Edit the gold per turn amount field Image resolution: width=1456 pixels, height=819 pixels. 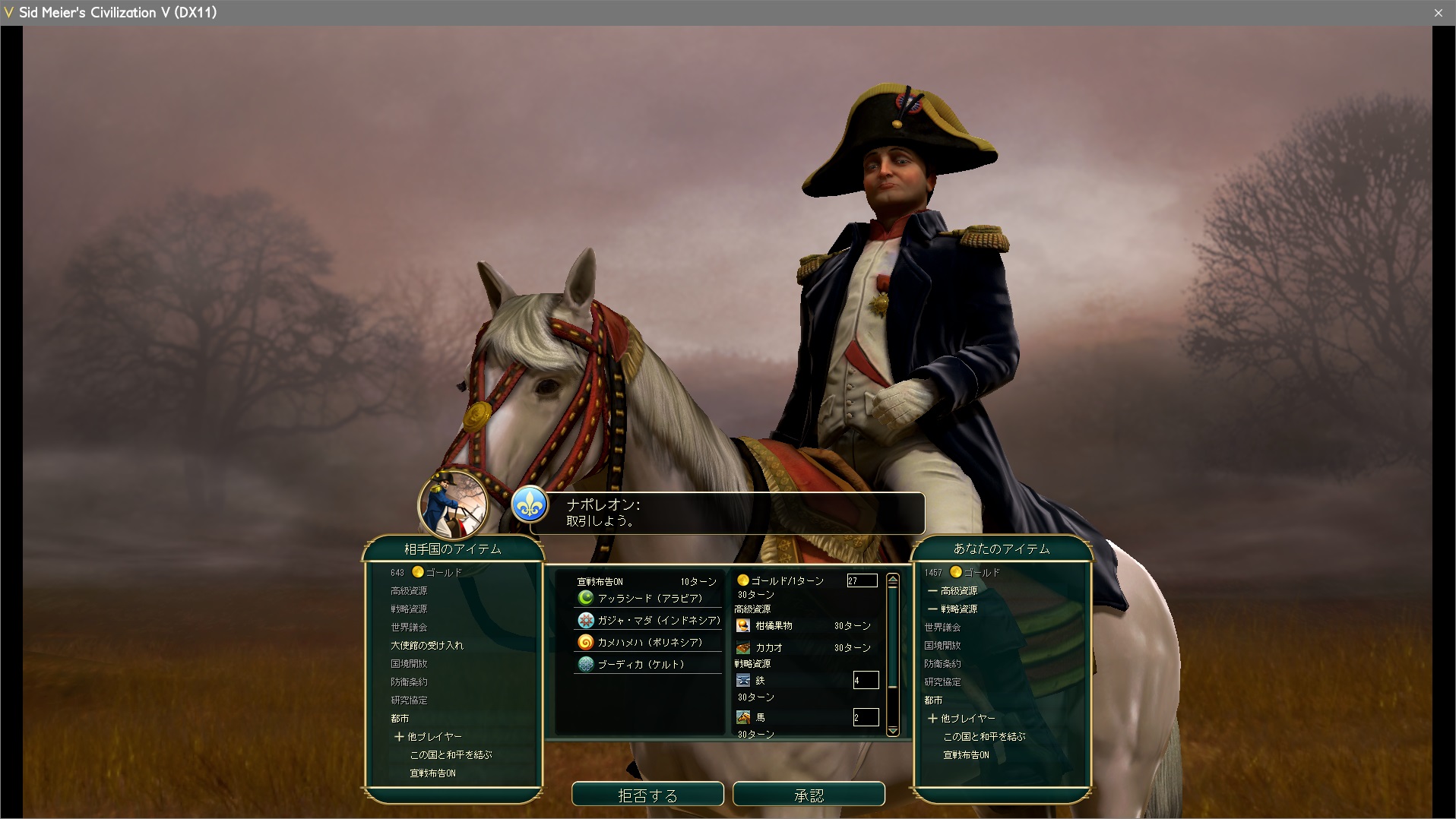862,580
